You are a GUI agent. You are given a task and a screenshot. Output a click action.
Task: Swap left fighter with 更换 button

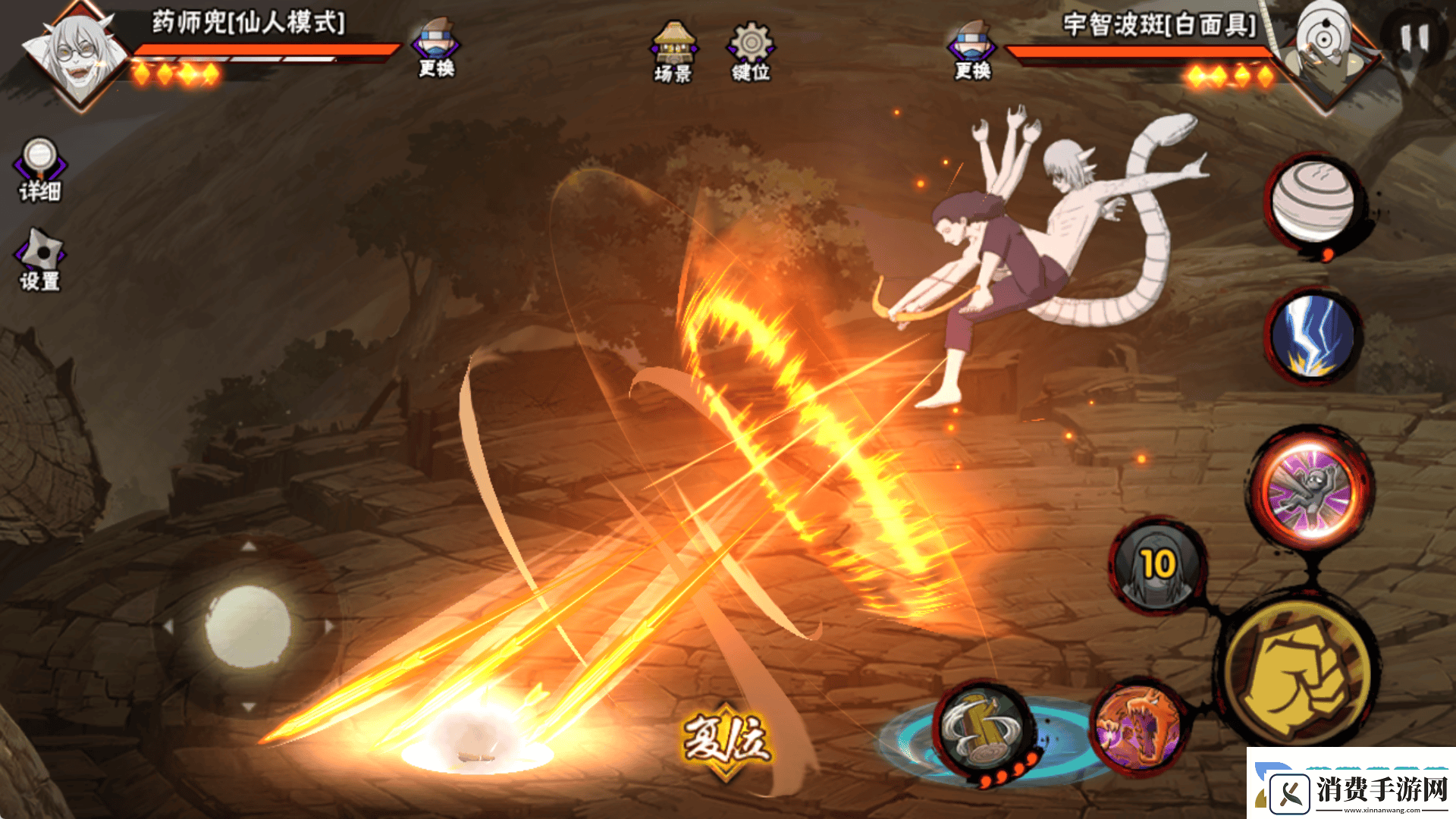[436, 49]
